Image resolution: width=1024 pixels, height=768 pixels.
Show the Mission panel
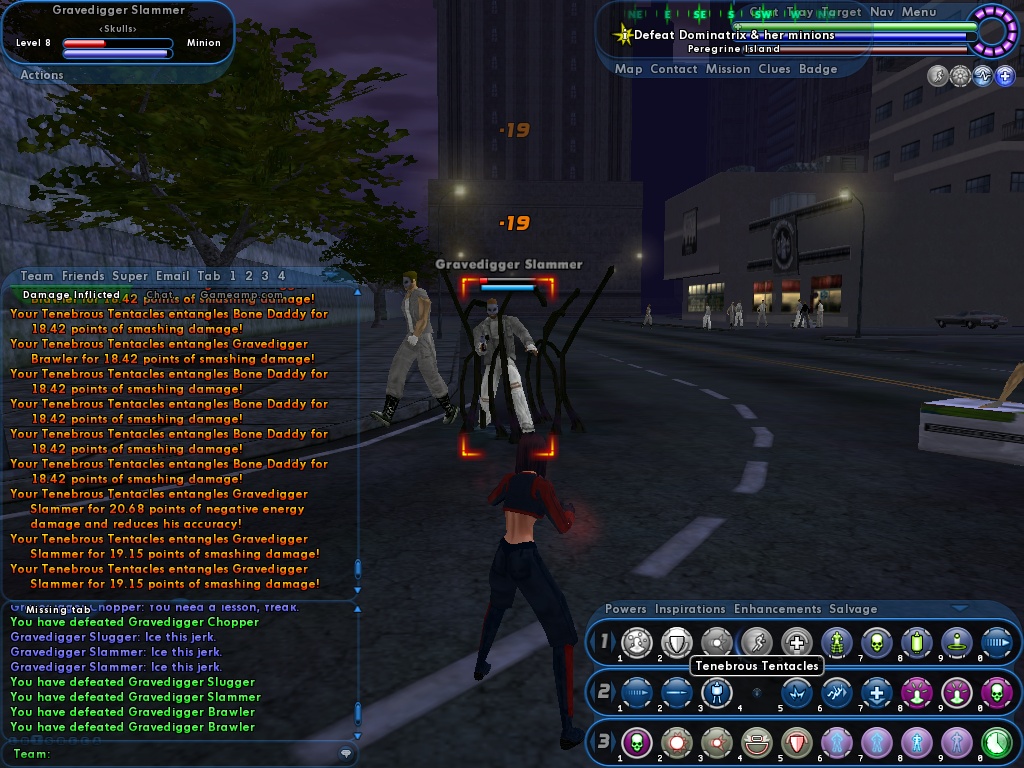pos(727,69)
